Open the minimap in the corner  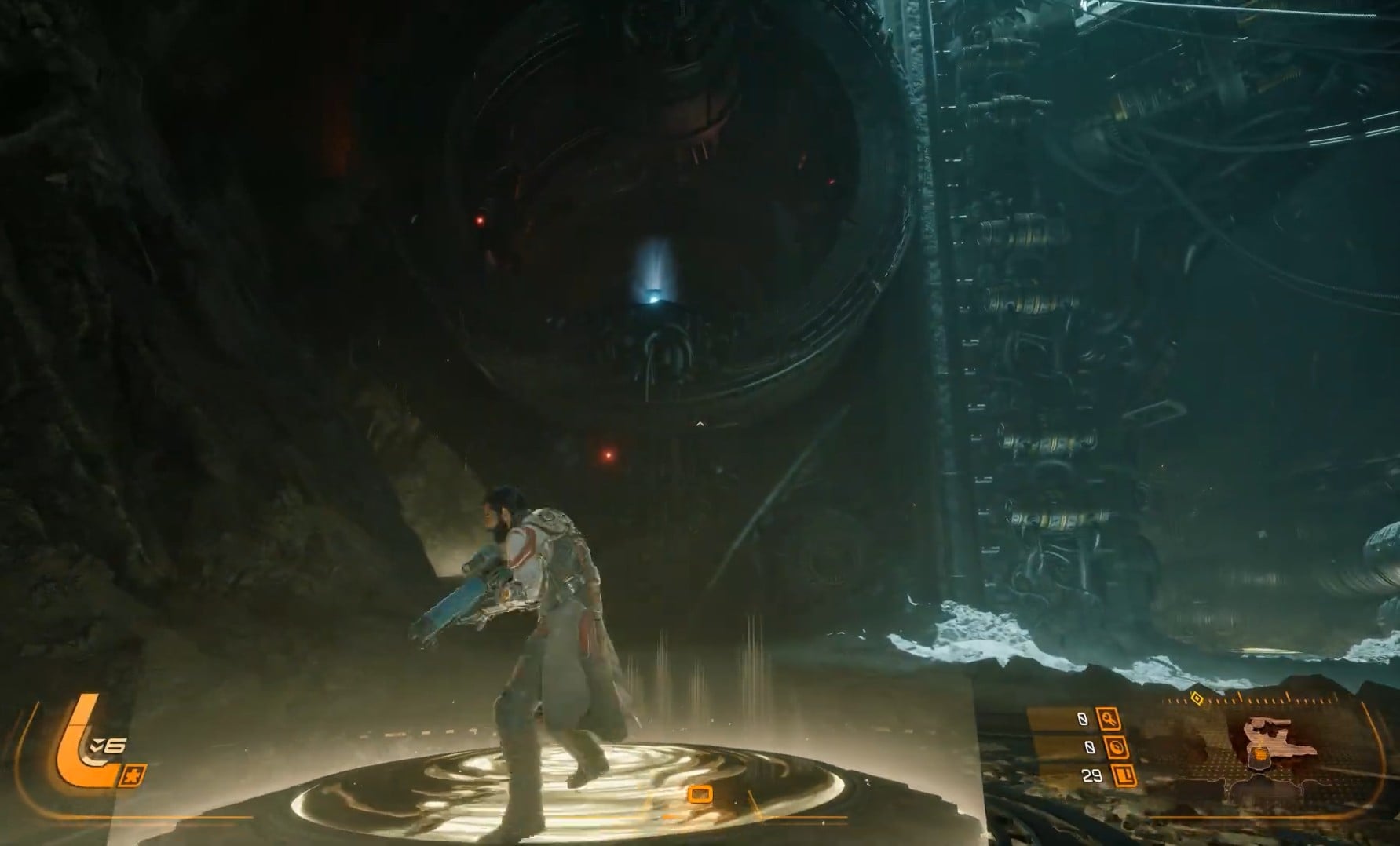click(1269, 749)
